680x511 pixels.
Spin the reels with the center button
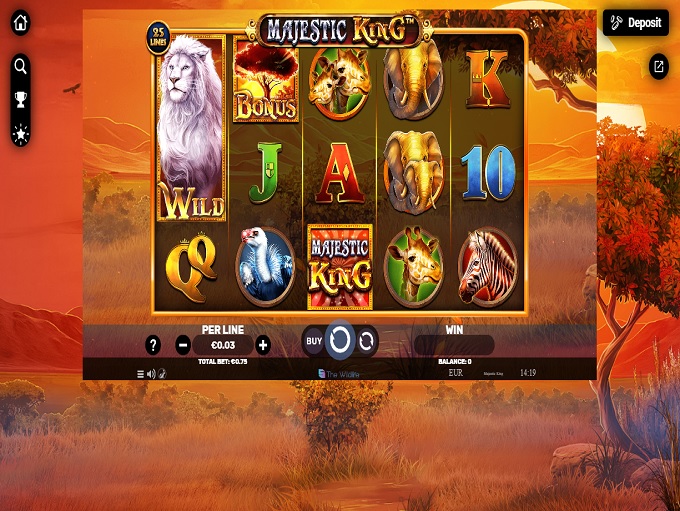click(340, 341)
